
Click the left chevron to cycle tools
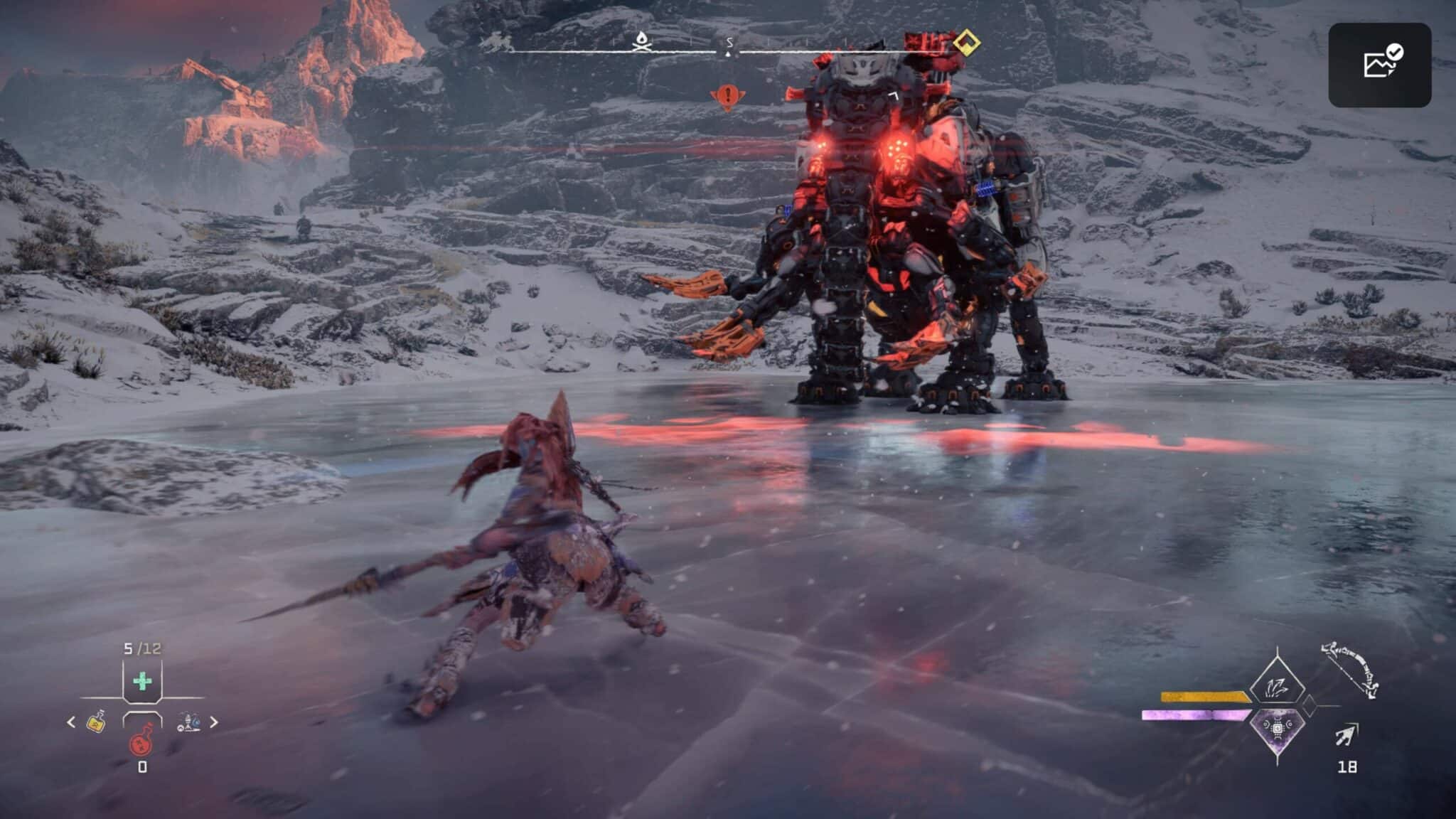point(70,722)
